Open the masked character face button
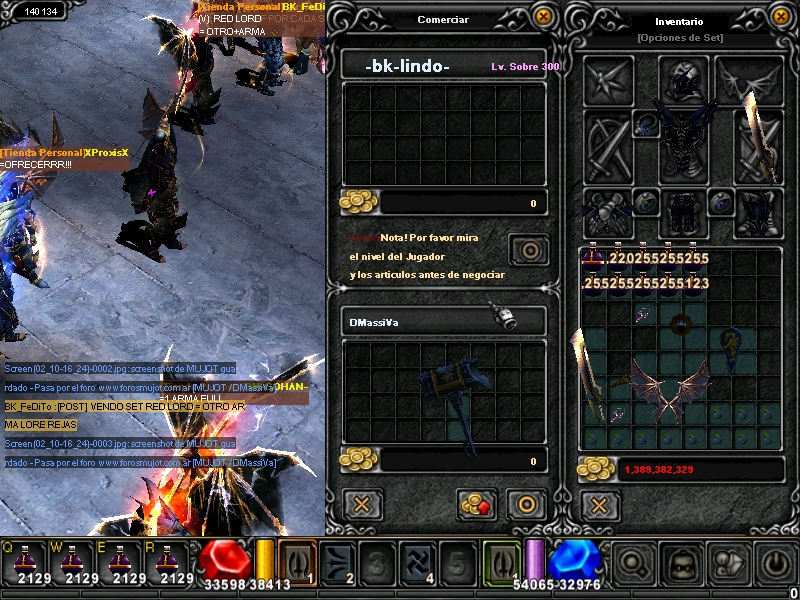The width and height of the screenshot is (800, 600). 680,564
